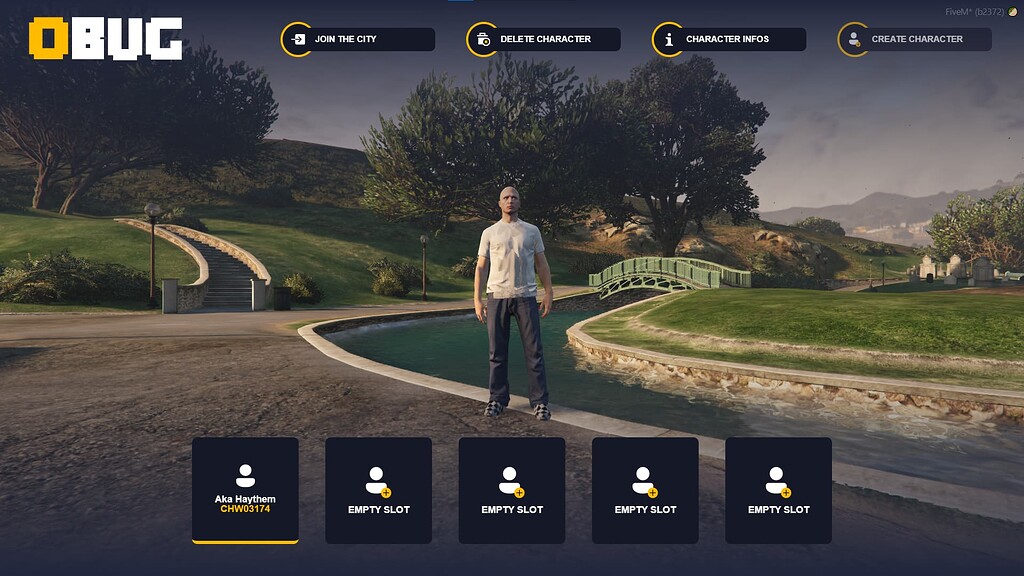Choose the Create Character button
The image size is (1024, 576).
[x=915, y=39]
